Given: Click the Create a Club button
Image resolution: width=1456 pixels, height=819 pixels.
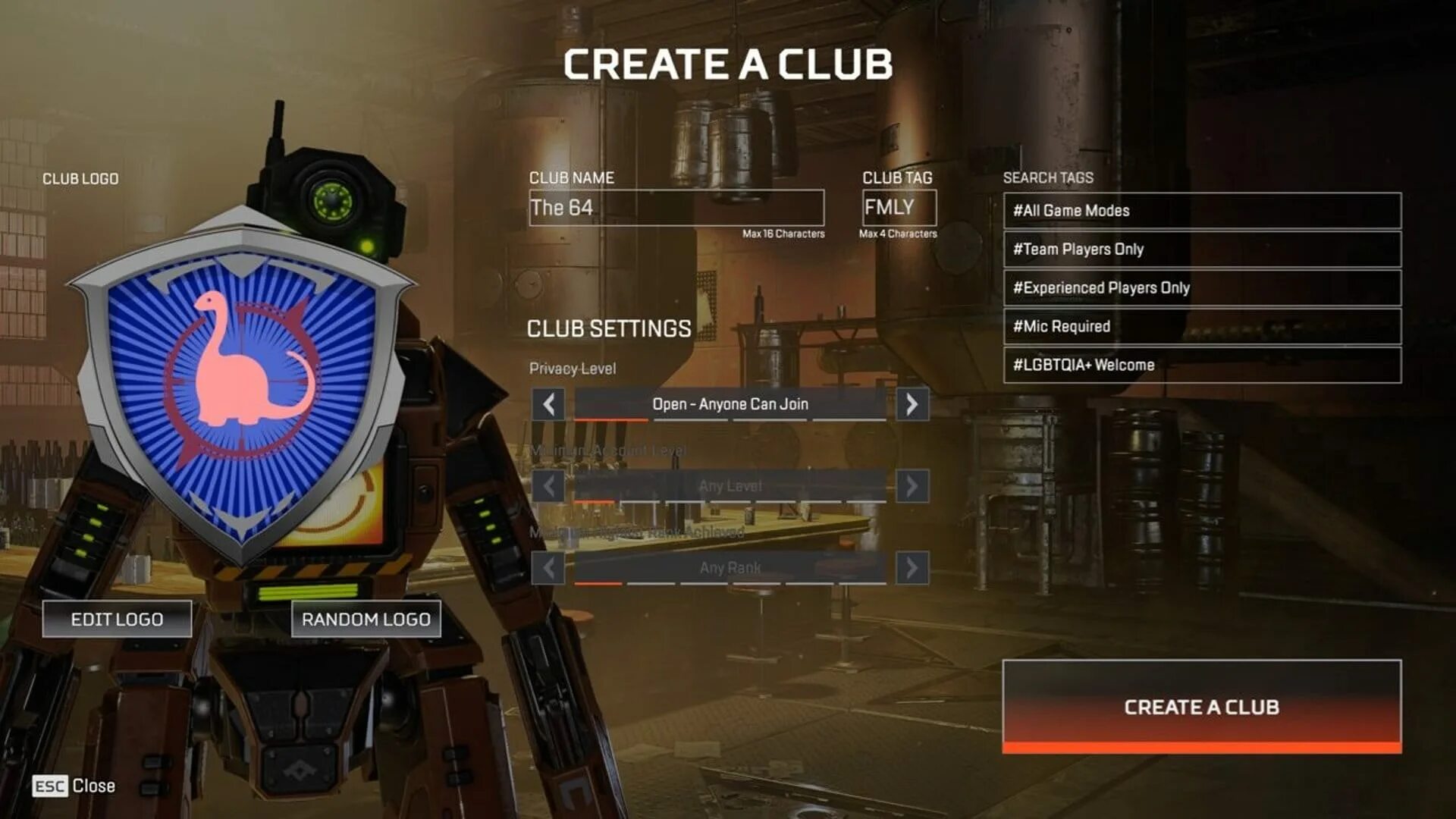Looking at the screenshot, I should pos(1201,706).
